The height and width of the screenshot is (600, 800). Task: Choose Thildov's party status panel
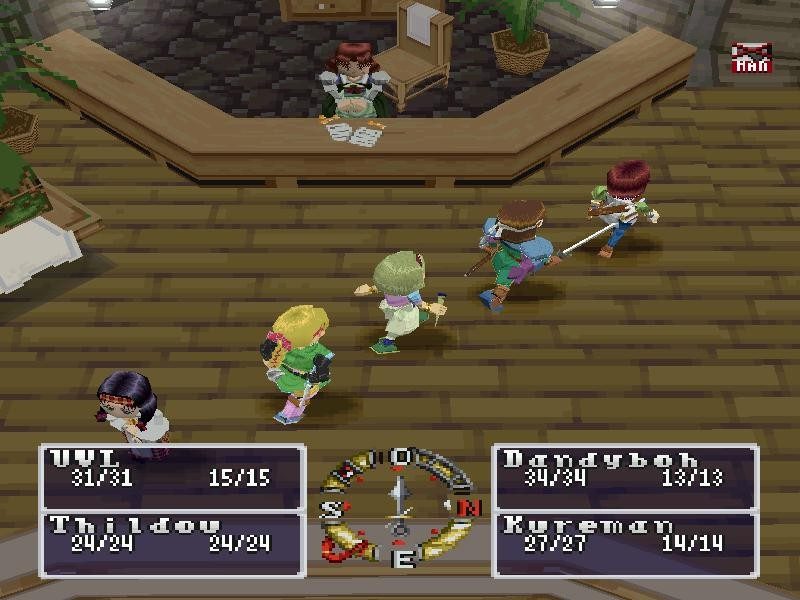tap(172, 542)
